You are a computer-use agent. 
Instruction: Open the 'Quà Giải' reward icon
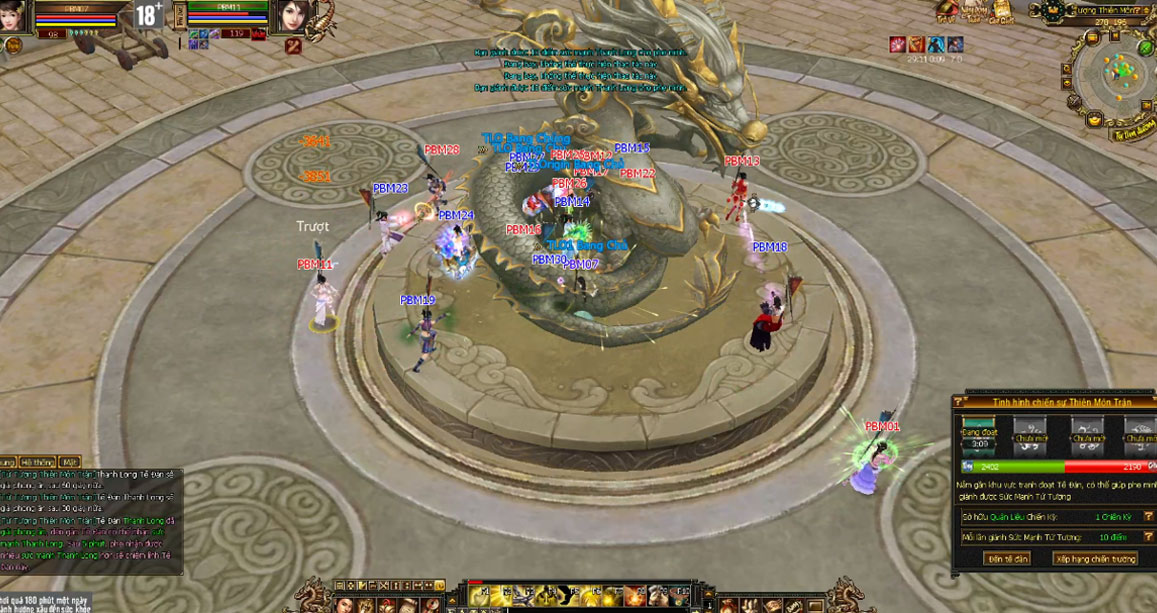(x=1001, y=10)
